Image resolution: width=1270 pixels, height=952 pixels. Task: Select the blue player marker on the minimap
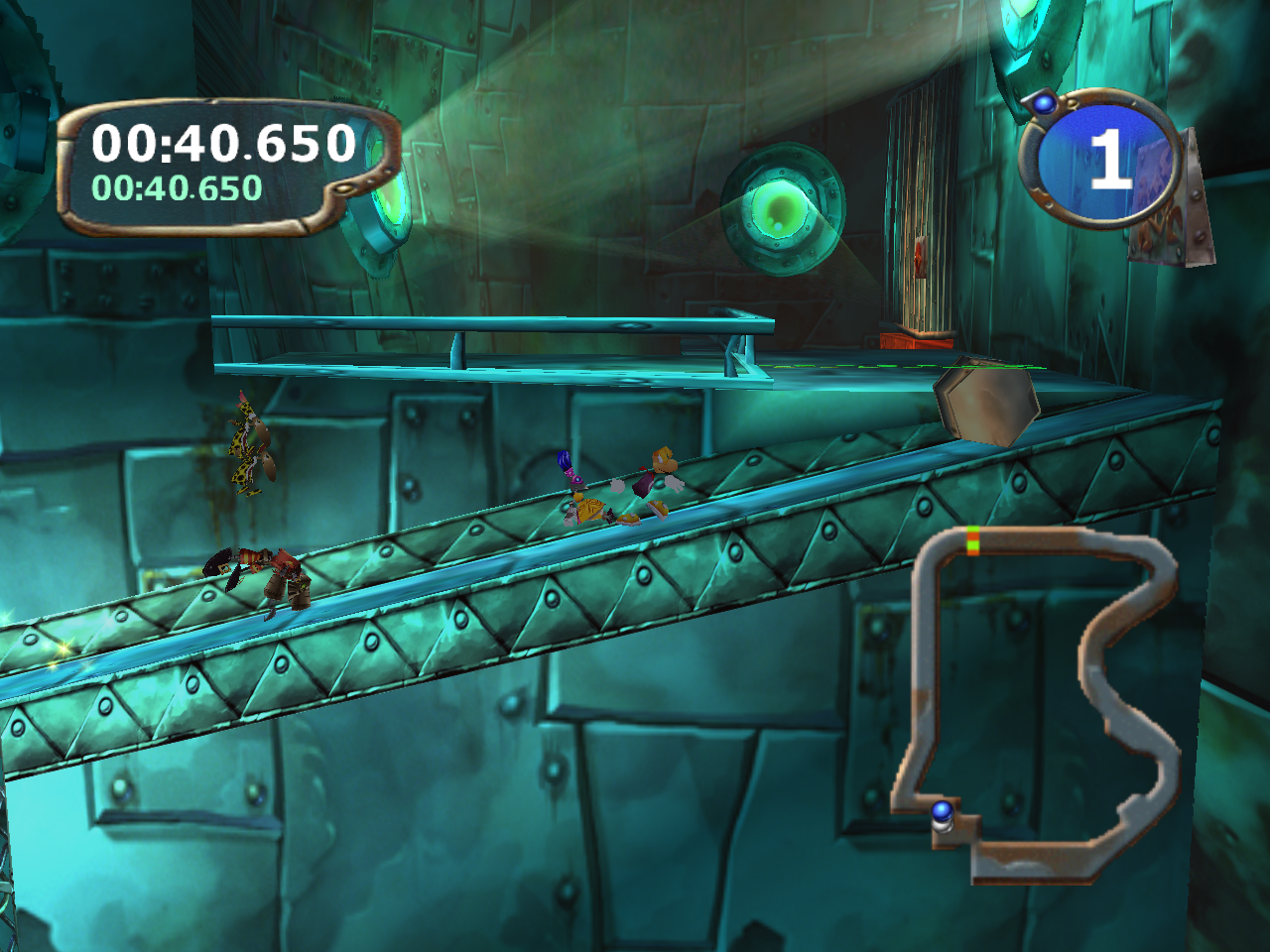pos(942,812)
